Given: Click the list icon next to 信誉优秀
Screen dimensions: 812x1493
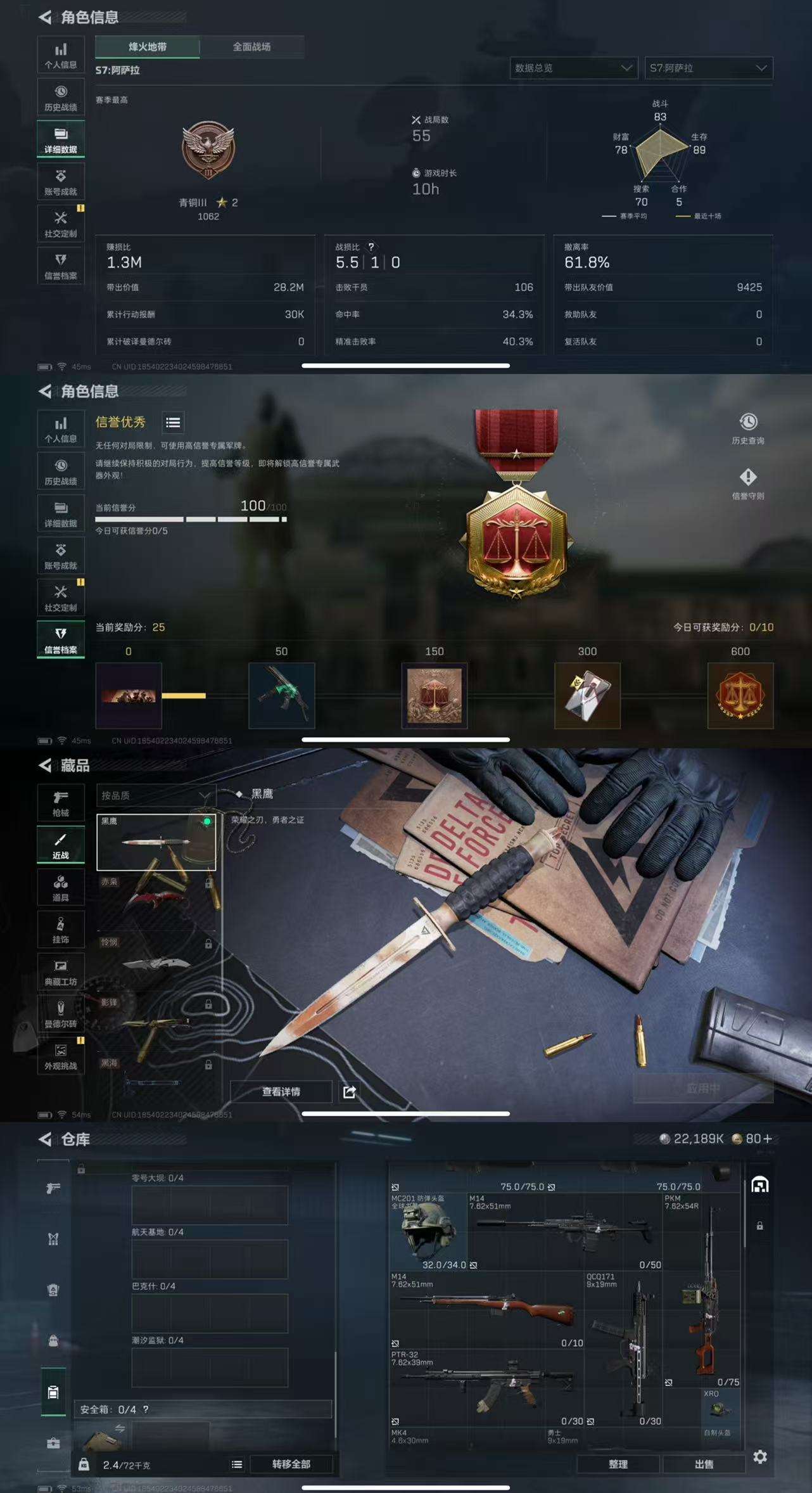Looking at the screenshot, I should click(172, 423).
